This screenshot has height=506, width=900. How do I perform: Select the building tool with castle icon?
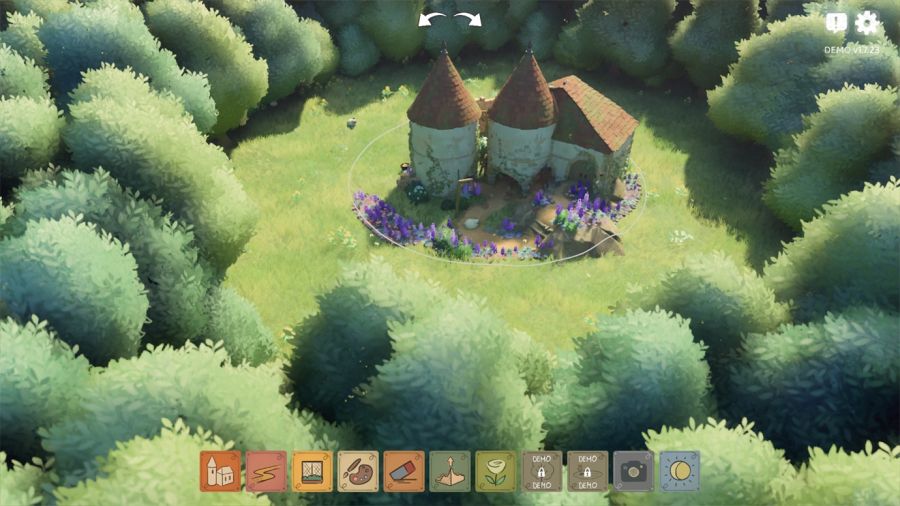coord(220,471)
